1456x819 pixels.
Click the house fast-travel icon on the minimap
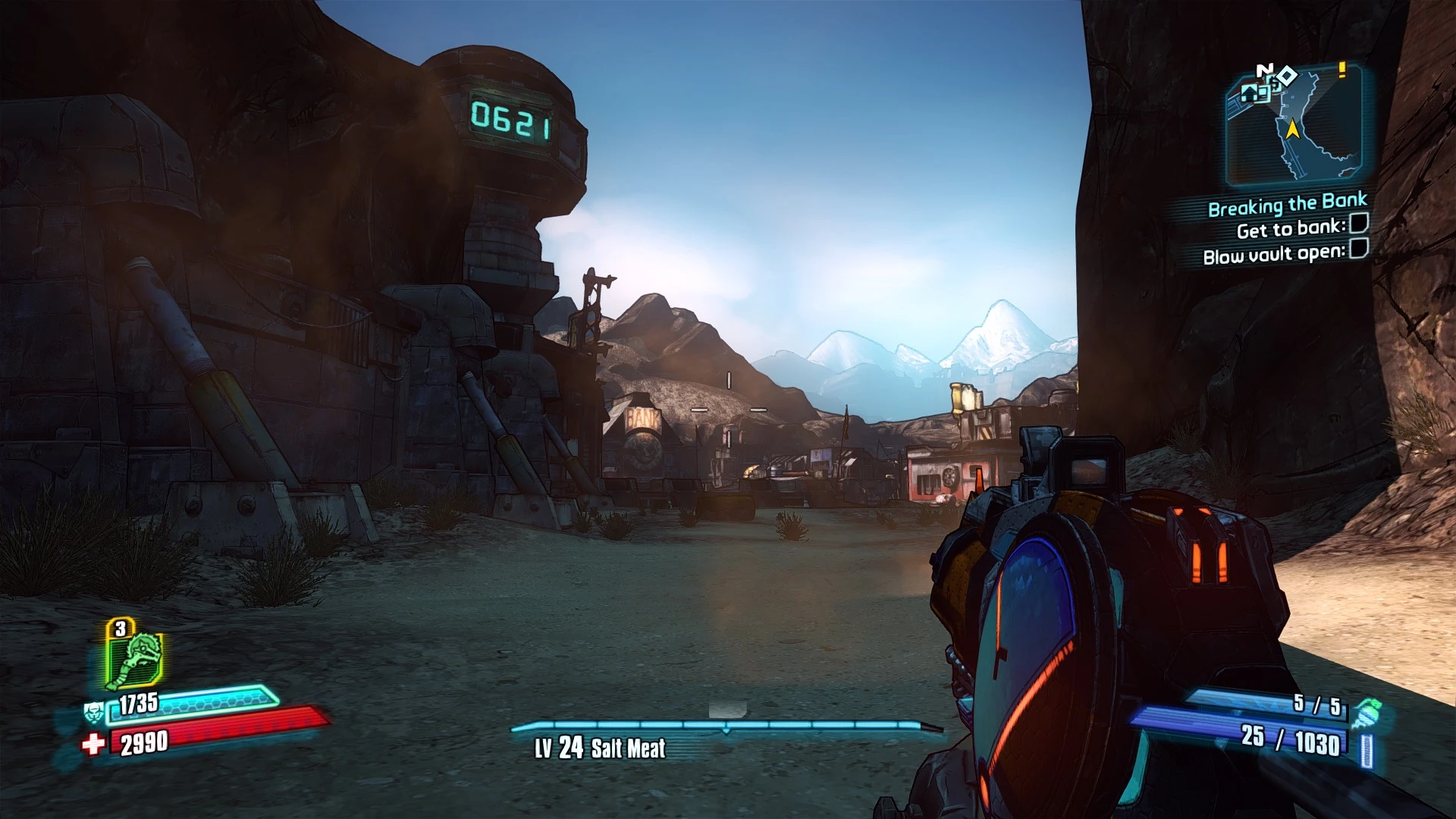[1249, 95]
